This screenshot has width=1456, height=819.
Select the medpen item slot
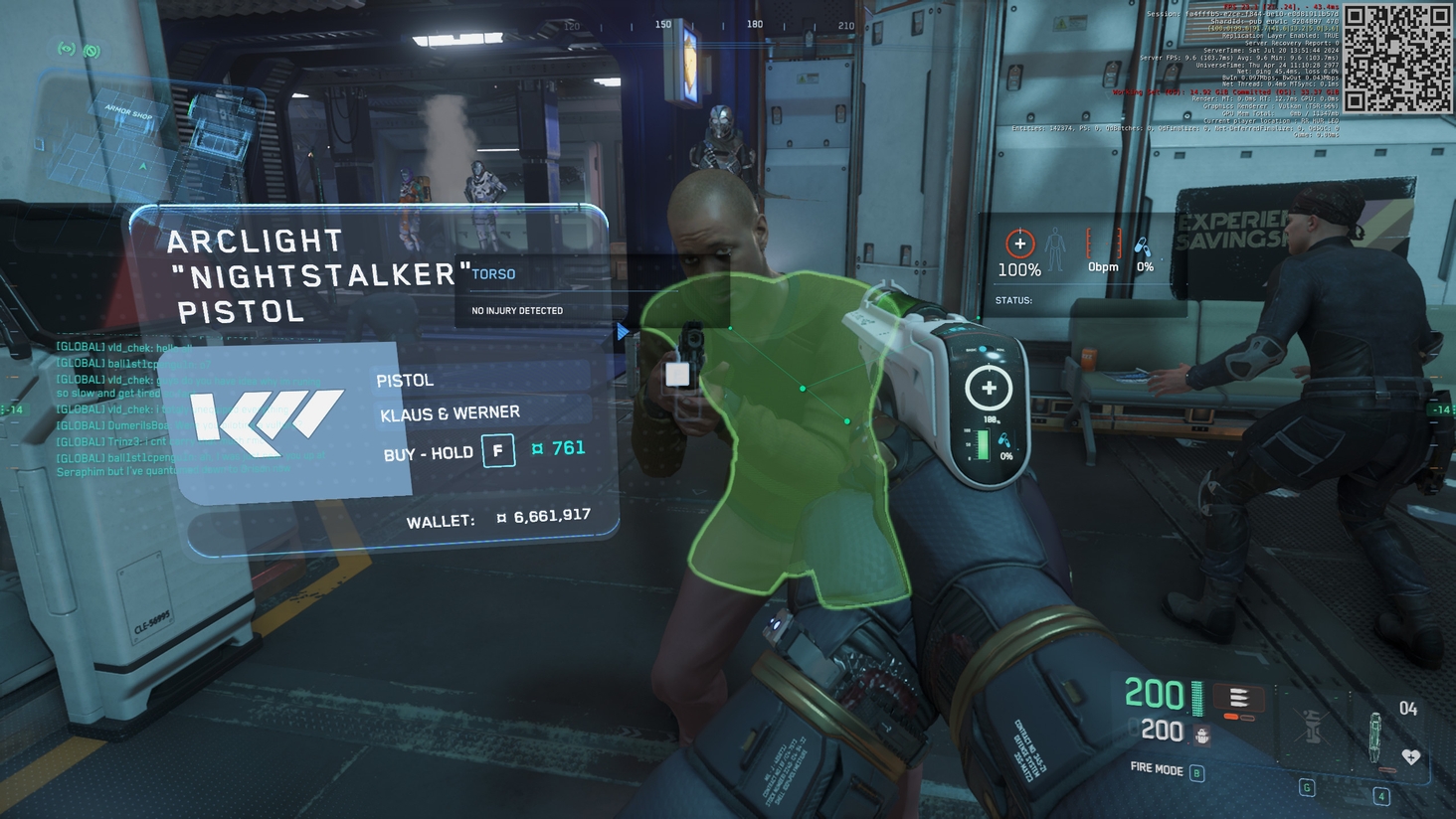1375,737
